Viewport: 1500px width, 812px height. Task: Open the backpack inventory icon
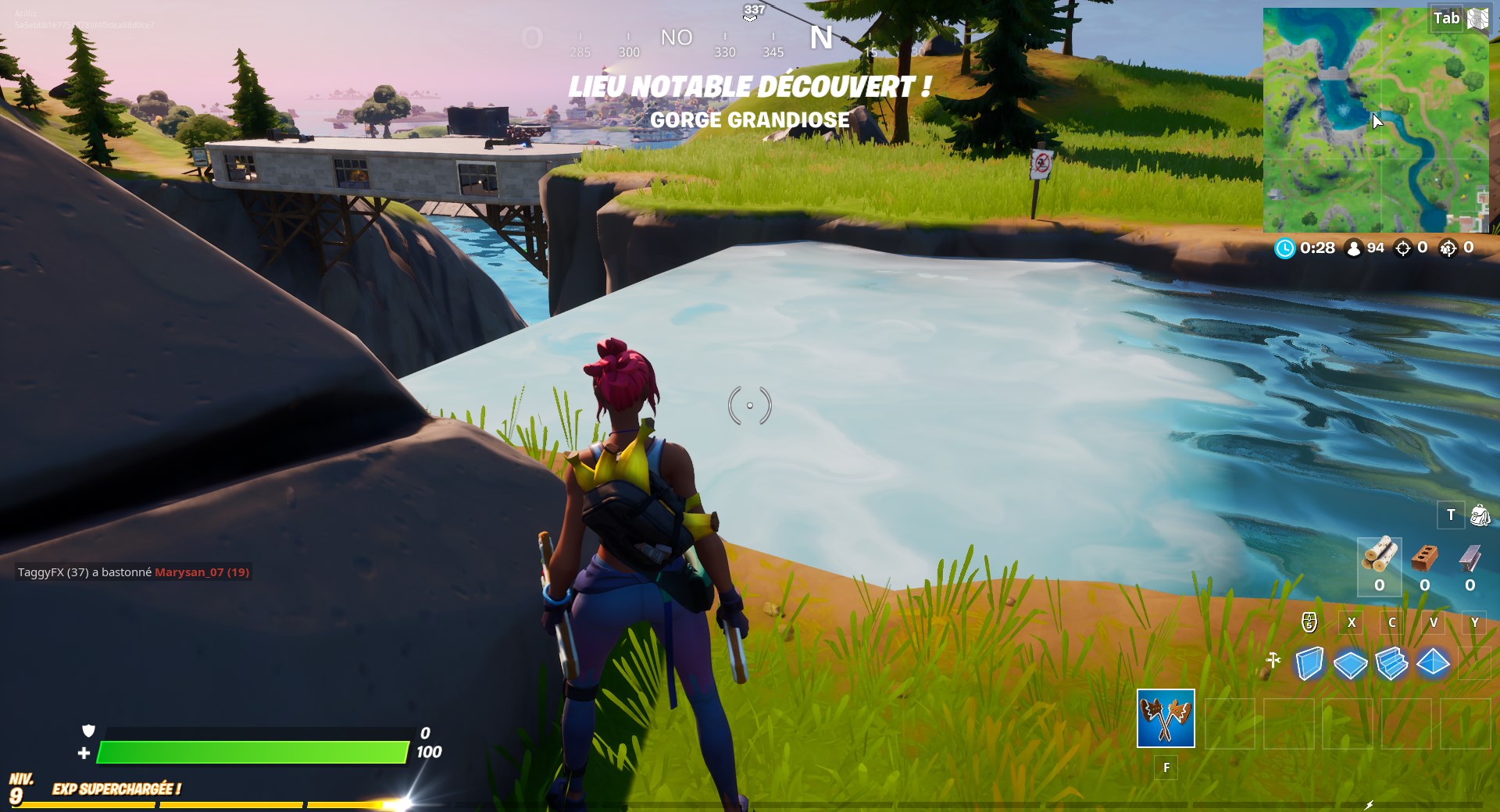(1479, 515)
